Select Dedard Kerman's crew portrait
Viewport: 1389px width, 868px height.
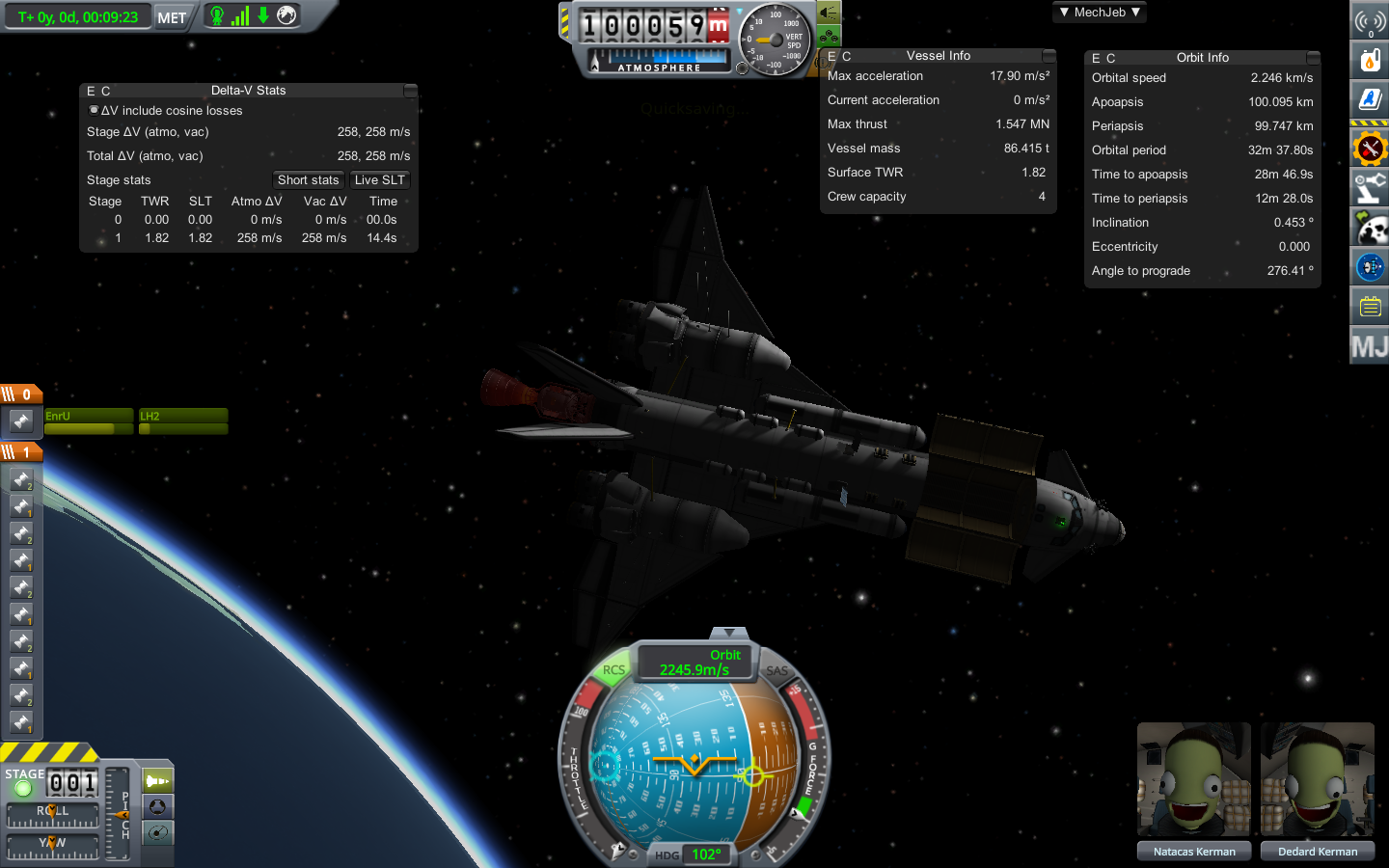click(1318, 779)
